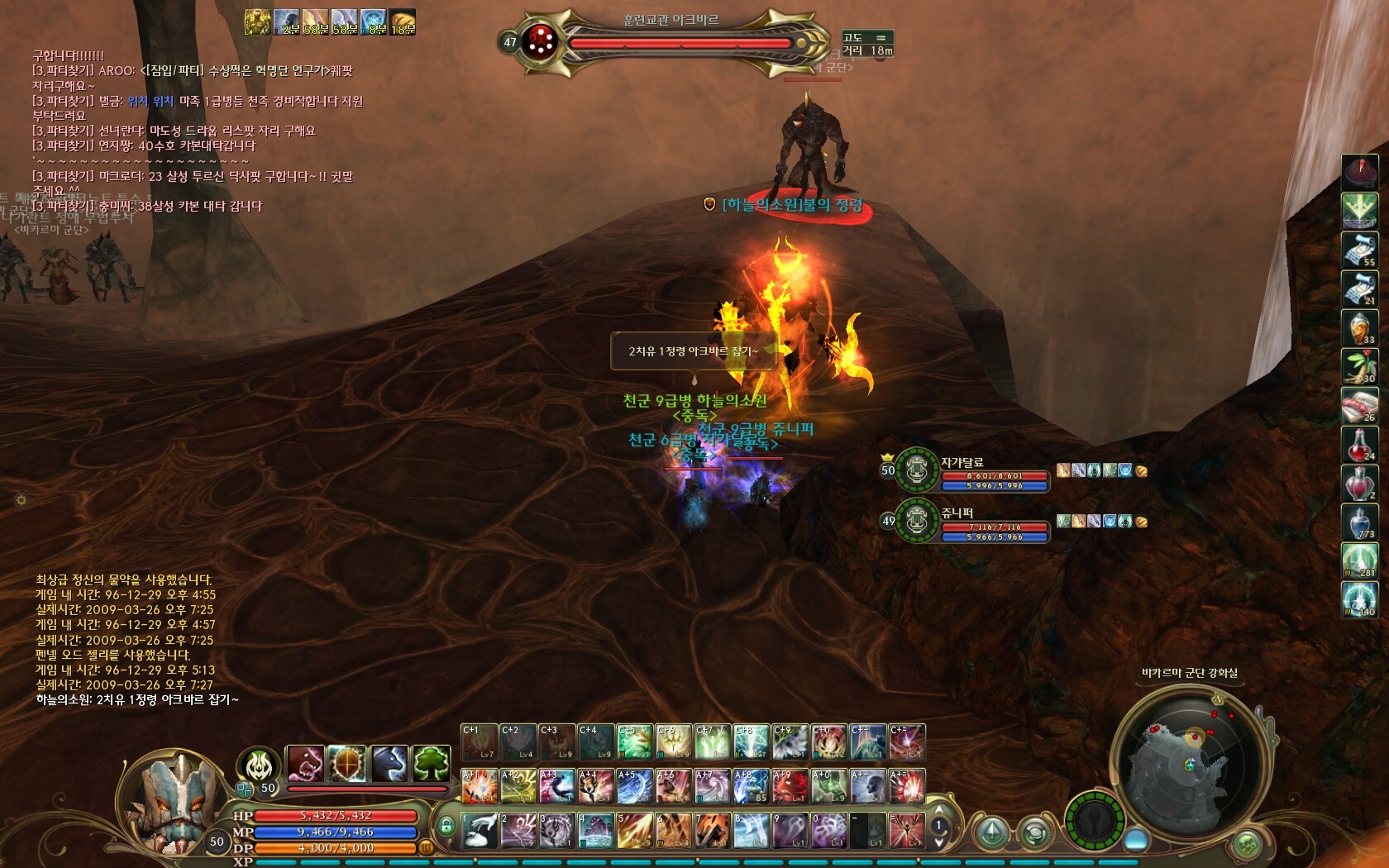Use the scroll item with 55 count
Screen dimensions: 1389x868
(x=1359, y=249)
